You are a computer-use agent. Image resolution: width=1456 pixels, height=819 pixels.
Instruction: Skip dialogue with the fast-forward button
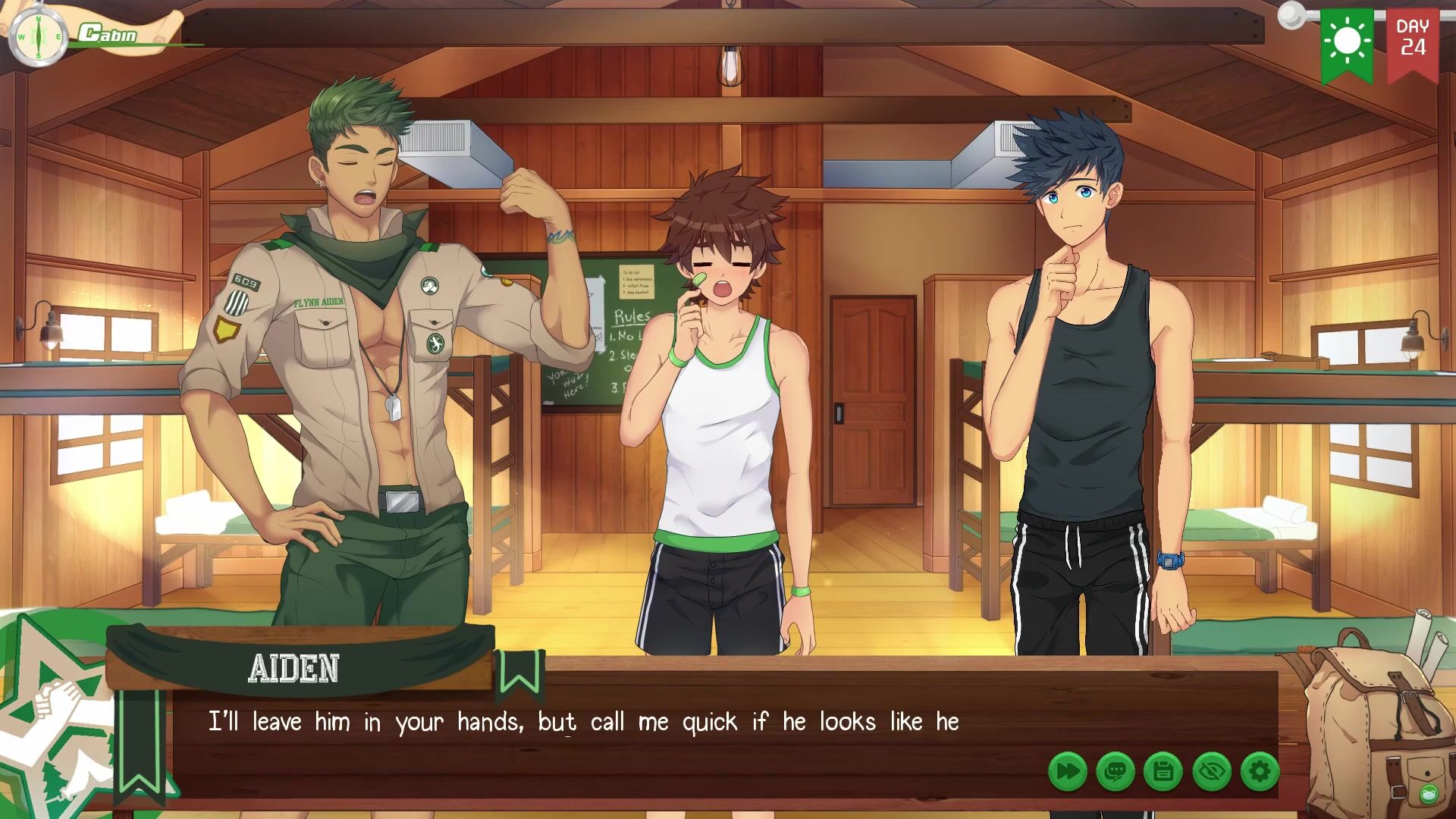(x=1068, y=772)
